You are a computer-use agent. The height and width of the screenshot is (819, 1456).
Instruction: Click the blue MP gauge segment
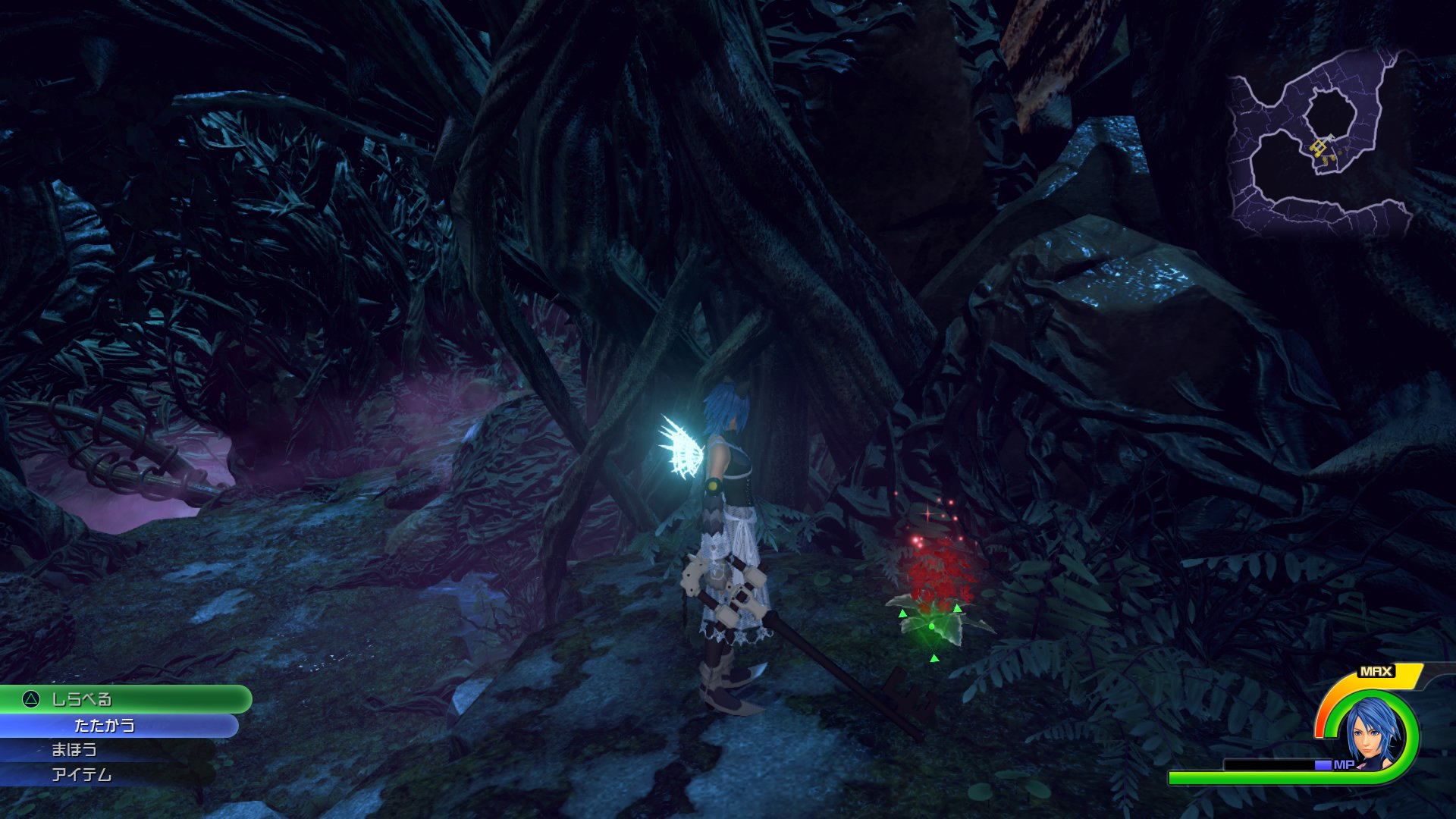pyautogui.click(x=1323, y=765)
